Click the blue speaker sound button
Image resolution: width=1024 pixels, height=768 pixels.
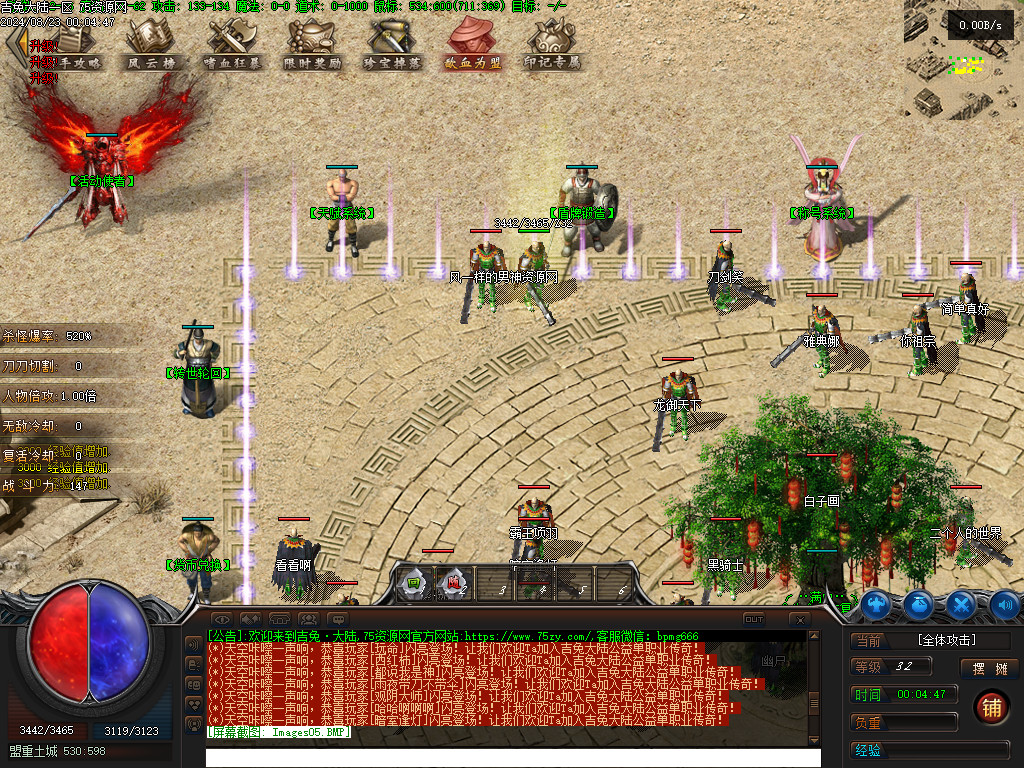(1004, 604)
